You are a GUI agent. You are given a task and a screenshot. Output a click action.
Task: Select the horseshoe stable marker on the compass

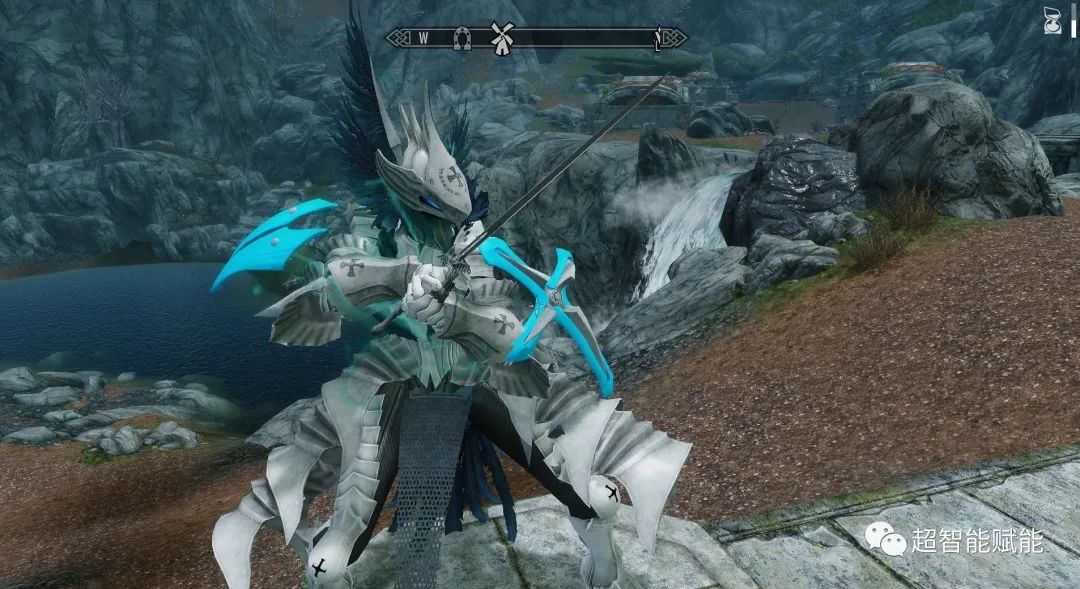(462, 38)
